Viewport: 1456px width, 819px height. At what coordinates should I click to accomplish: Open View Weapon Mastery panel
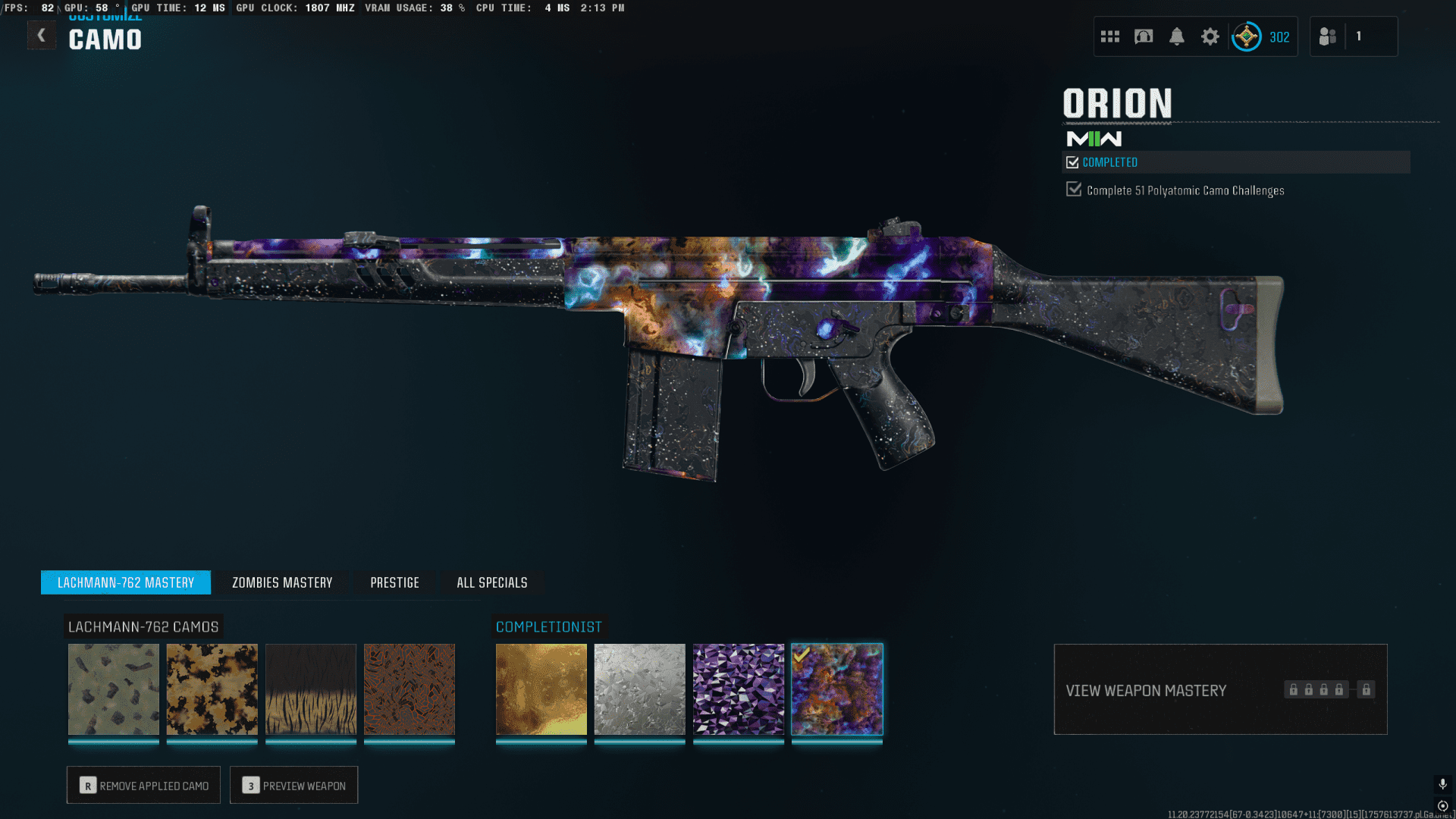1220,689
